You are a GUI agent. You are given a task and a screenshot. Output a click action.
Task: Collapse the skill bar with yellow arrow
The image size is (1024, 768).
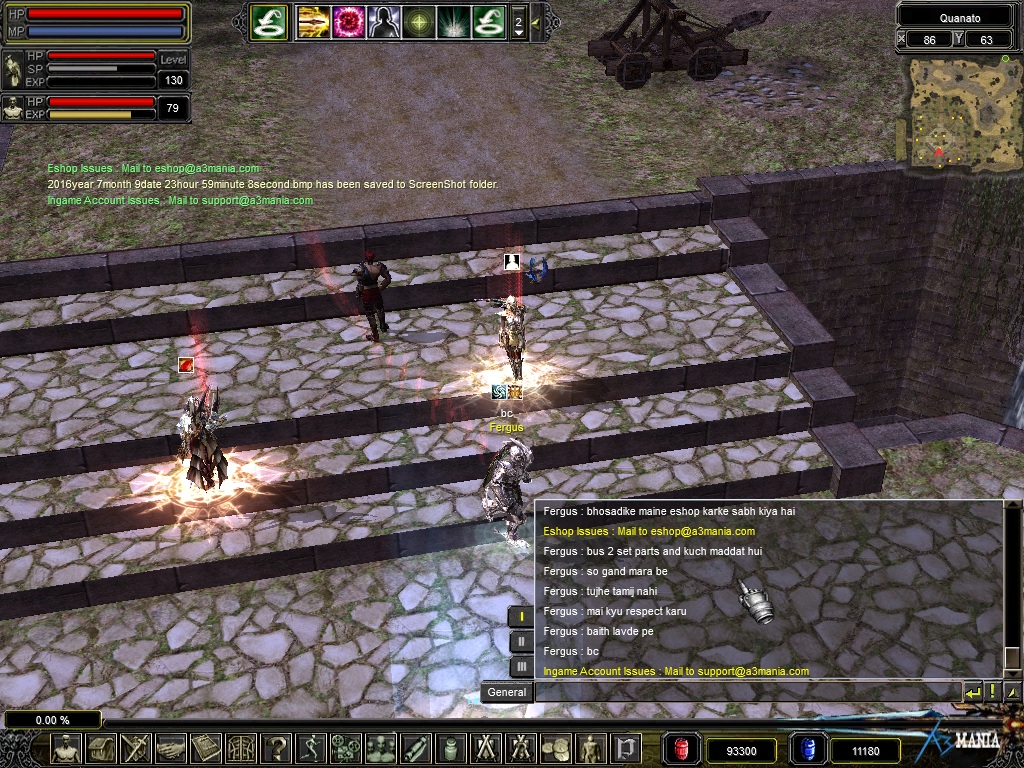(536, 22)
